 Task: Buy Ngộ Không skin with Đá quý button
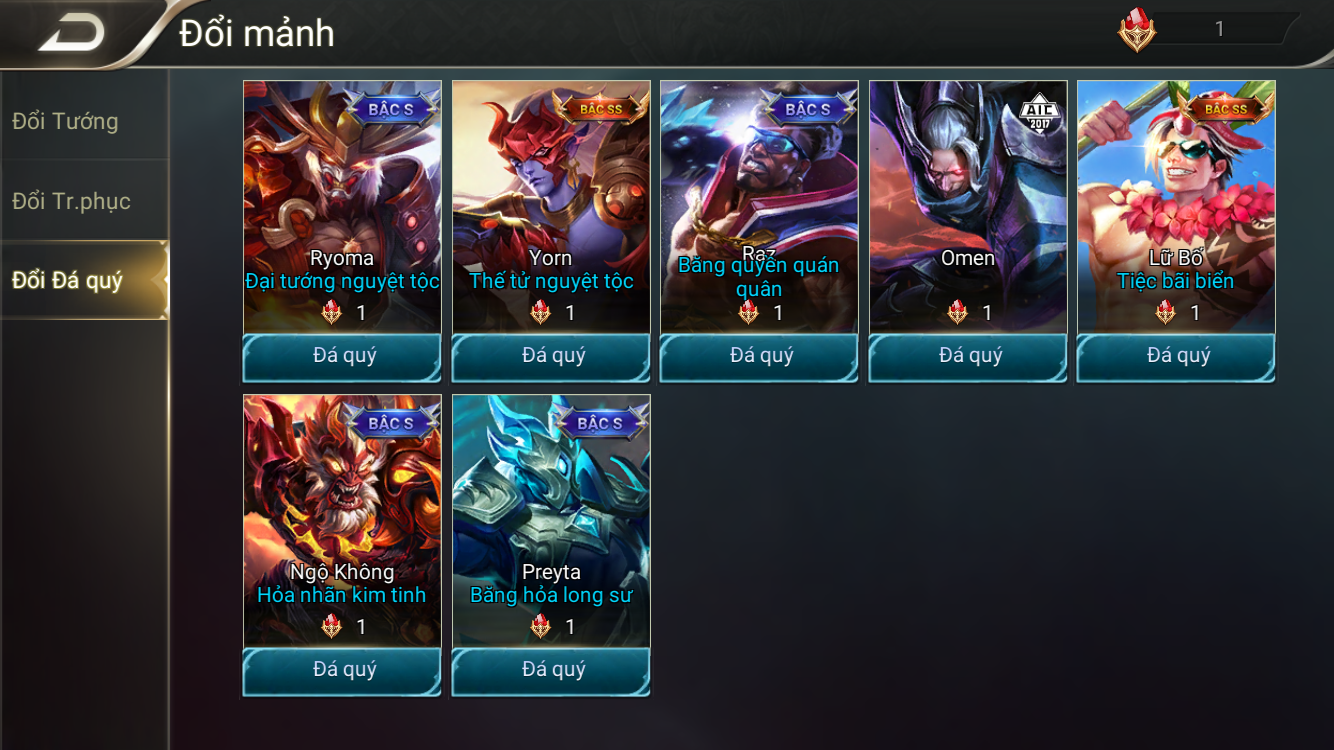[342, 671]
